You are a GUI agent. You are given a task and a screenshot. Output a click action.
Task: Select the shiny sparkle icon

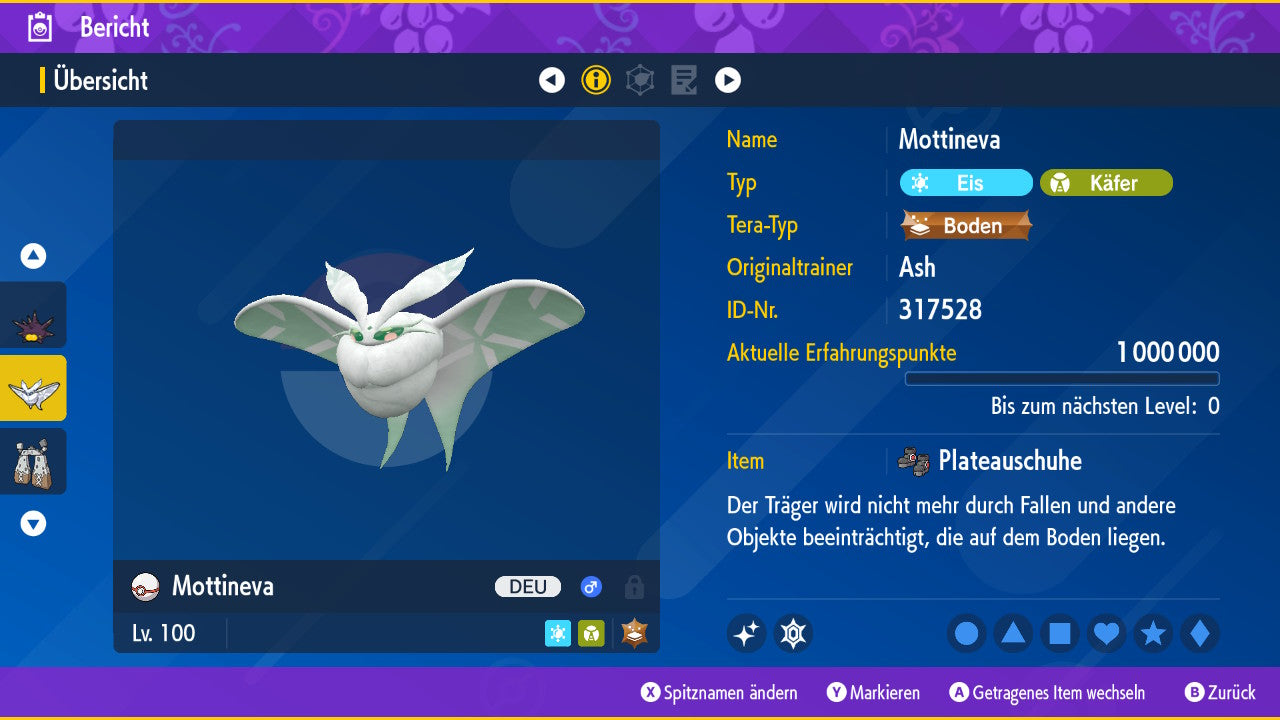[746, 634]
